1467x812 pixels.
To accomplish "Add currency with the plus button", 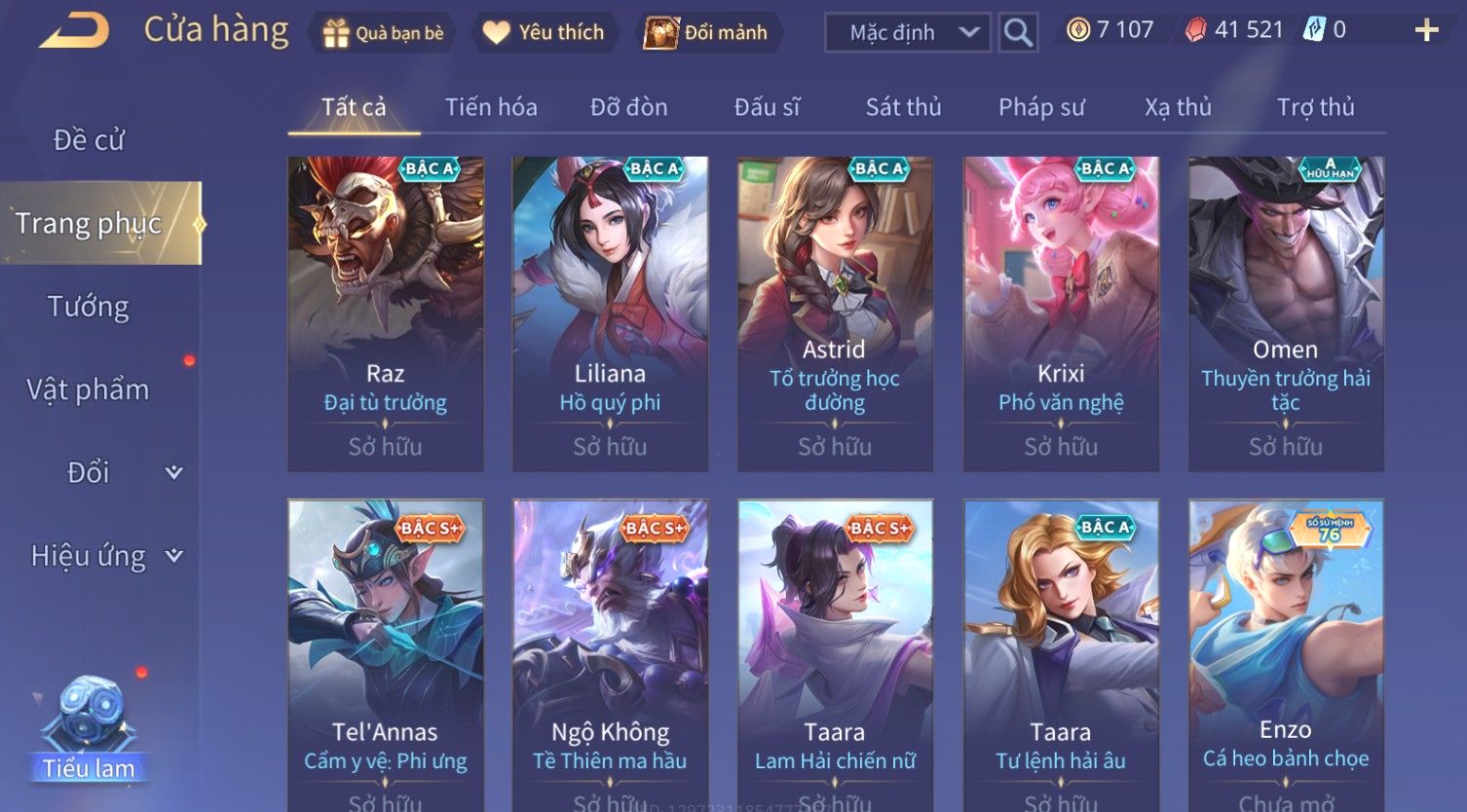I will [1426, 31].
